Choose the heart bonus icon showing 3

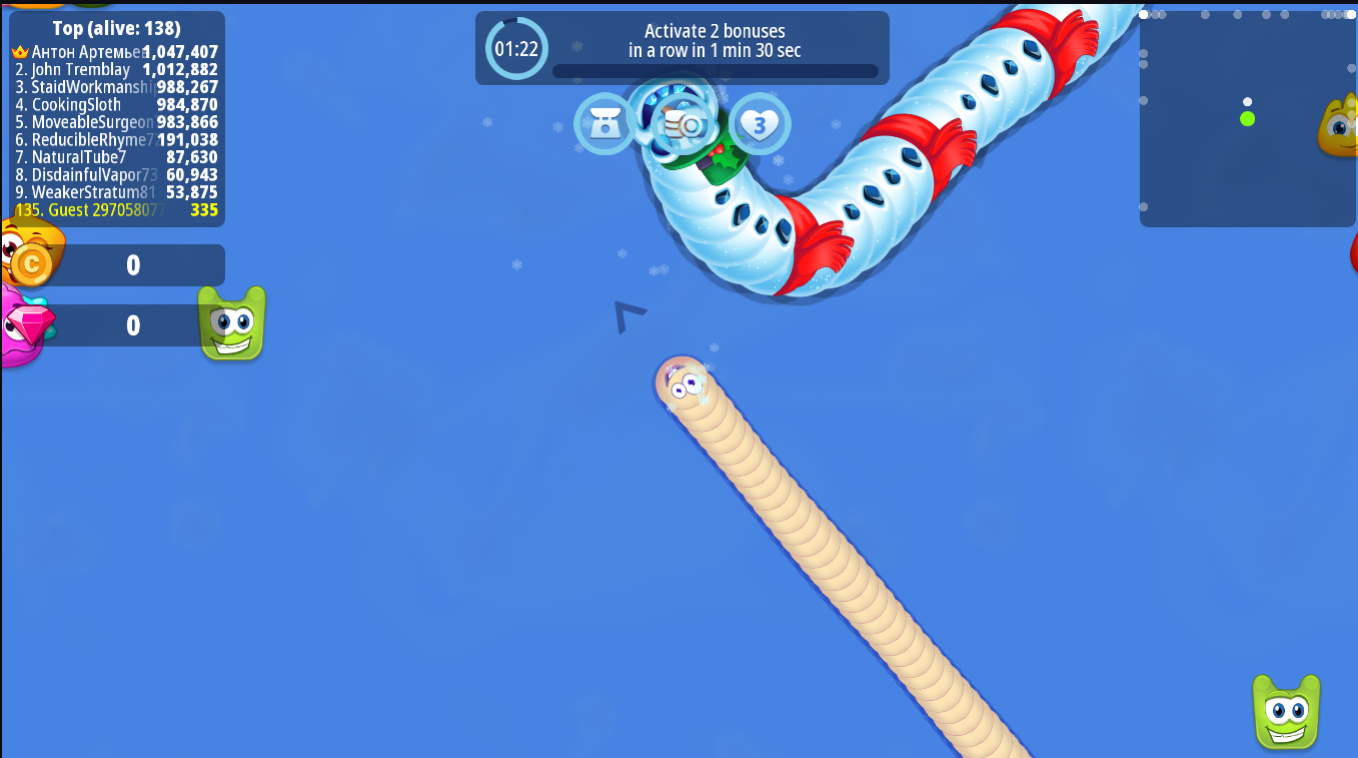[759, 125]
